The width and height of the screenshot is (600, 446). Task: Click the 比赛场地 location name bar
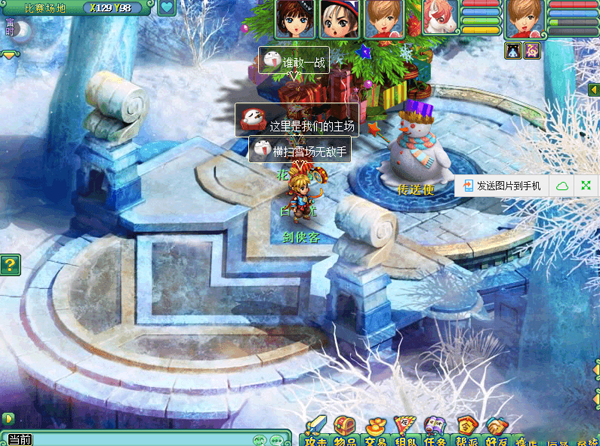[x=45, y=9]
